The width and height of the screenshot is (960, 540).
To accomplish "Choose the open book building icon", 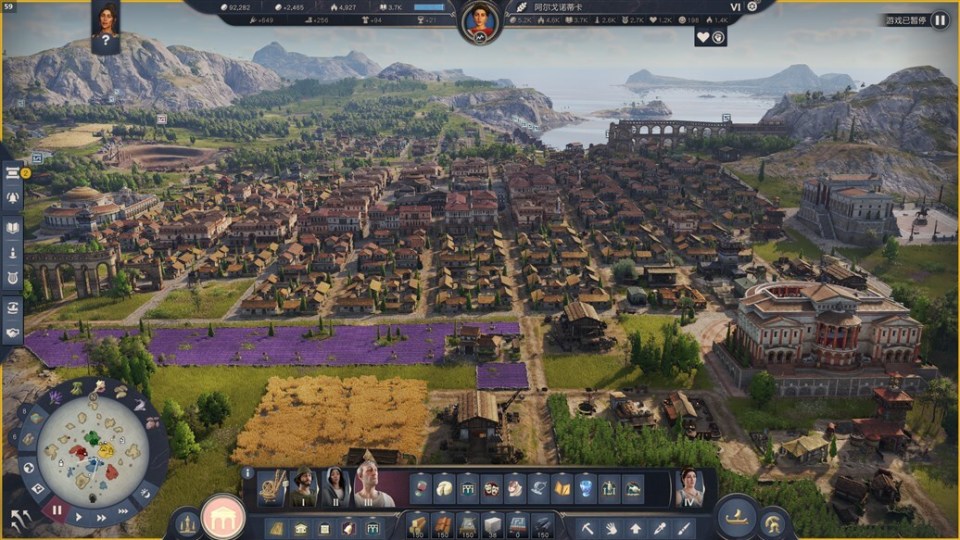I will tap(562, 488).
